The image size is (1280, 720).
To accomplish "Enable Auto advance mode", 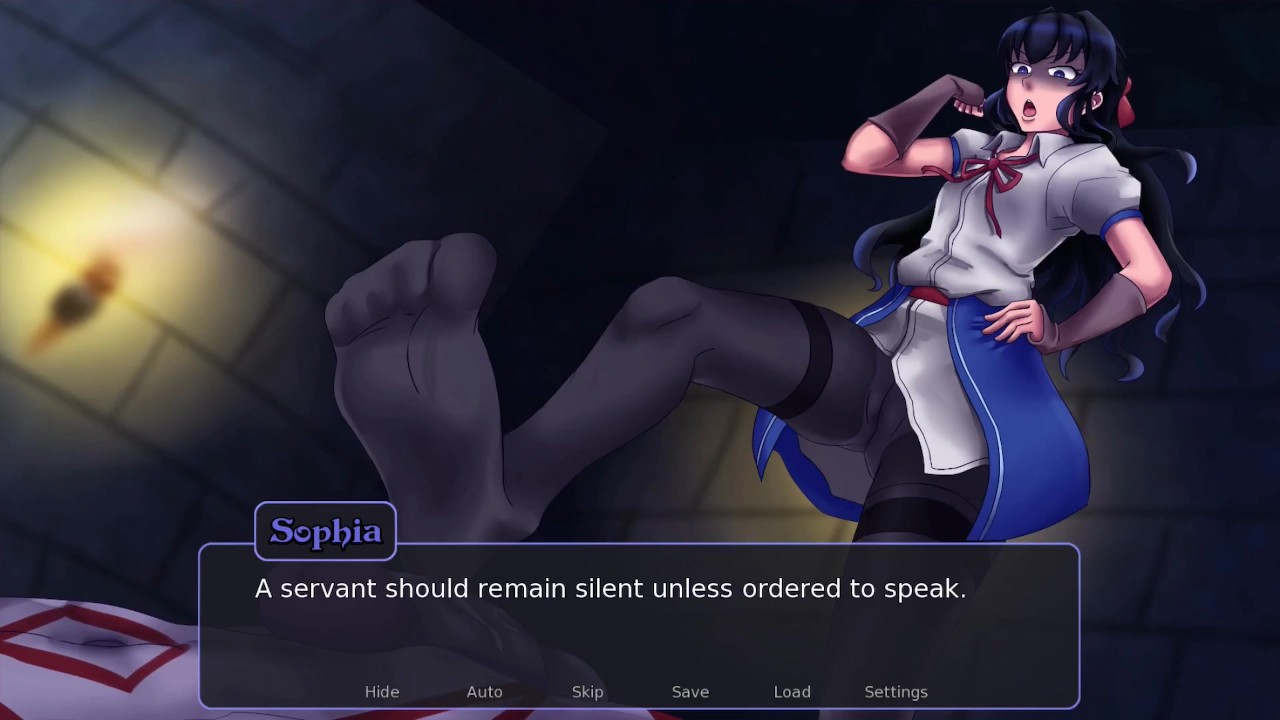I will point(484,692).
